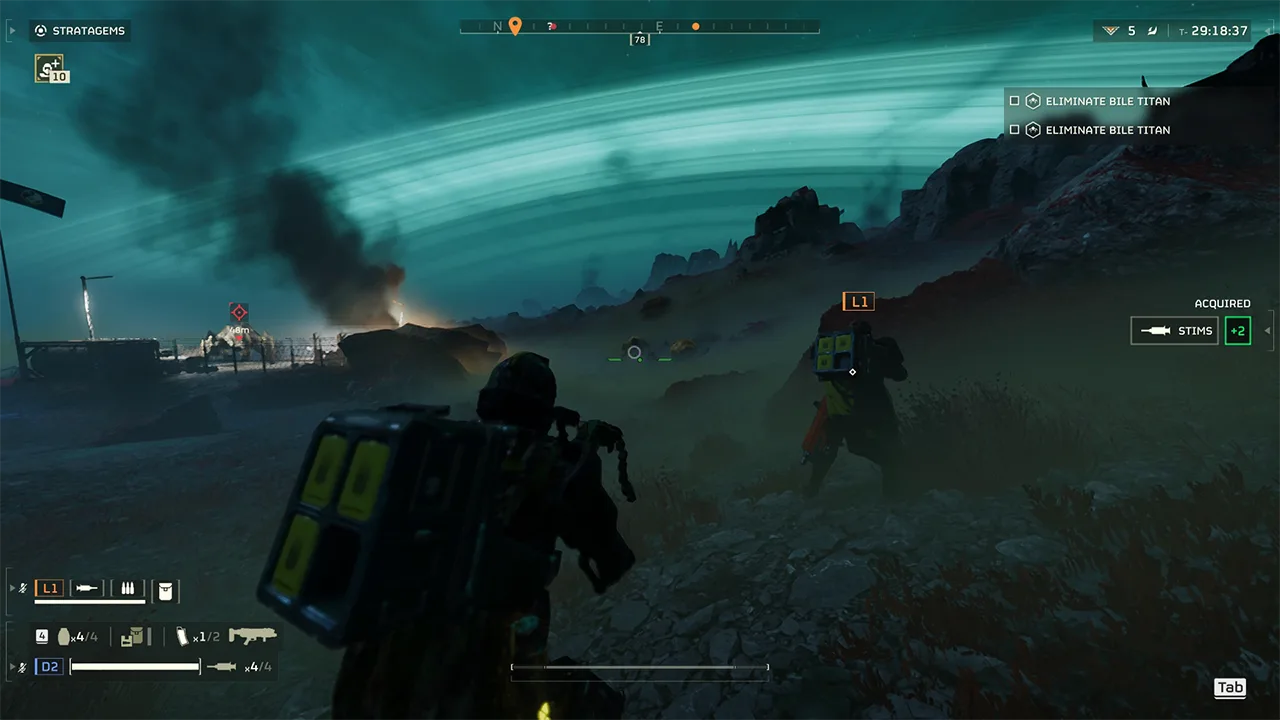Select the grenade icon in loadout bar

(x=65, y=636)
